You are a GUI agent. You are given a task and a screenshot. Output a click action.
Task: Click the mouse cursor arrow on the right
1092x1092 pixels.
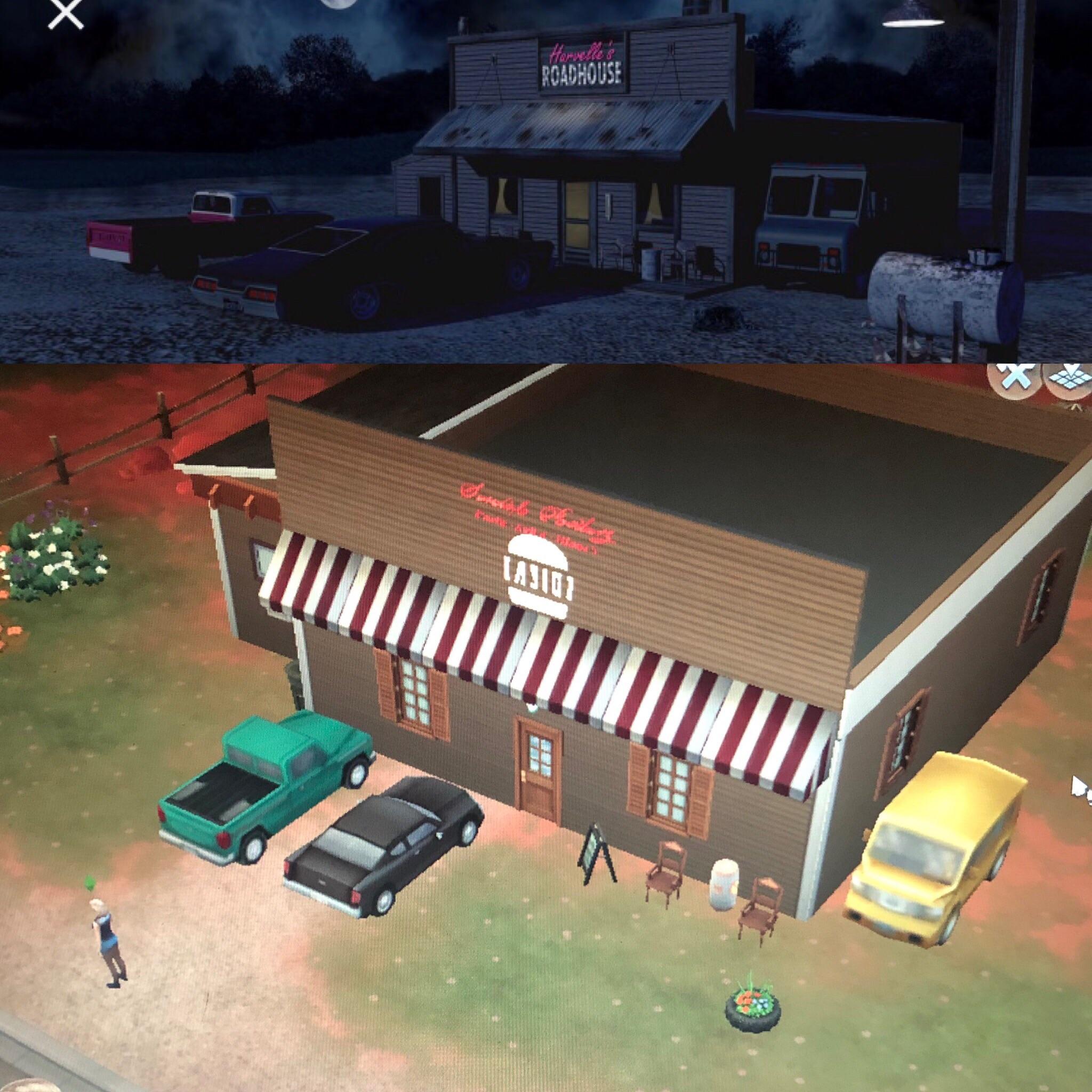1077,785
